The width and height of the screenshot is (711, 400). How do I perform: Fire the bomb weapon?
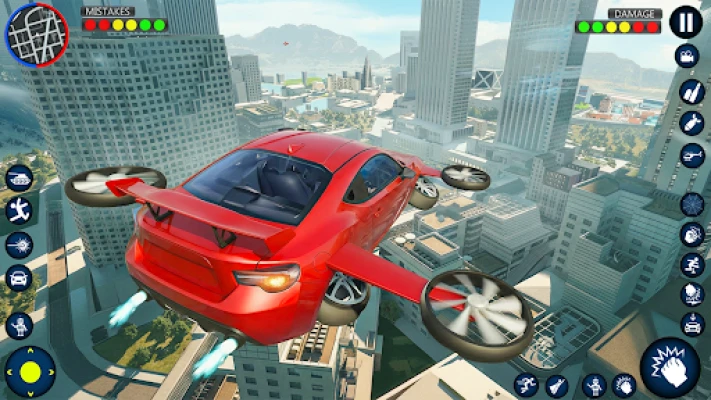[692, 123]
